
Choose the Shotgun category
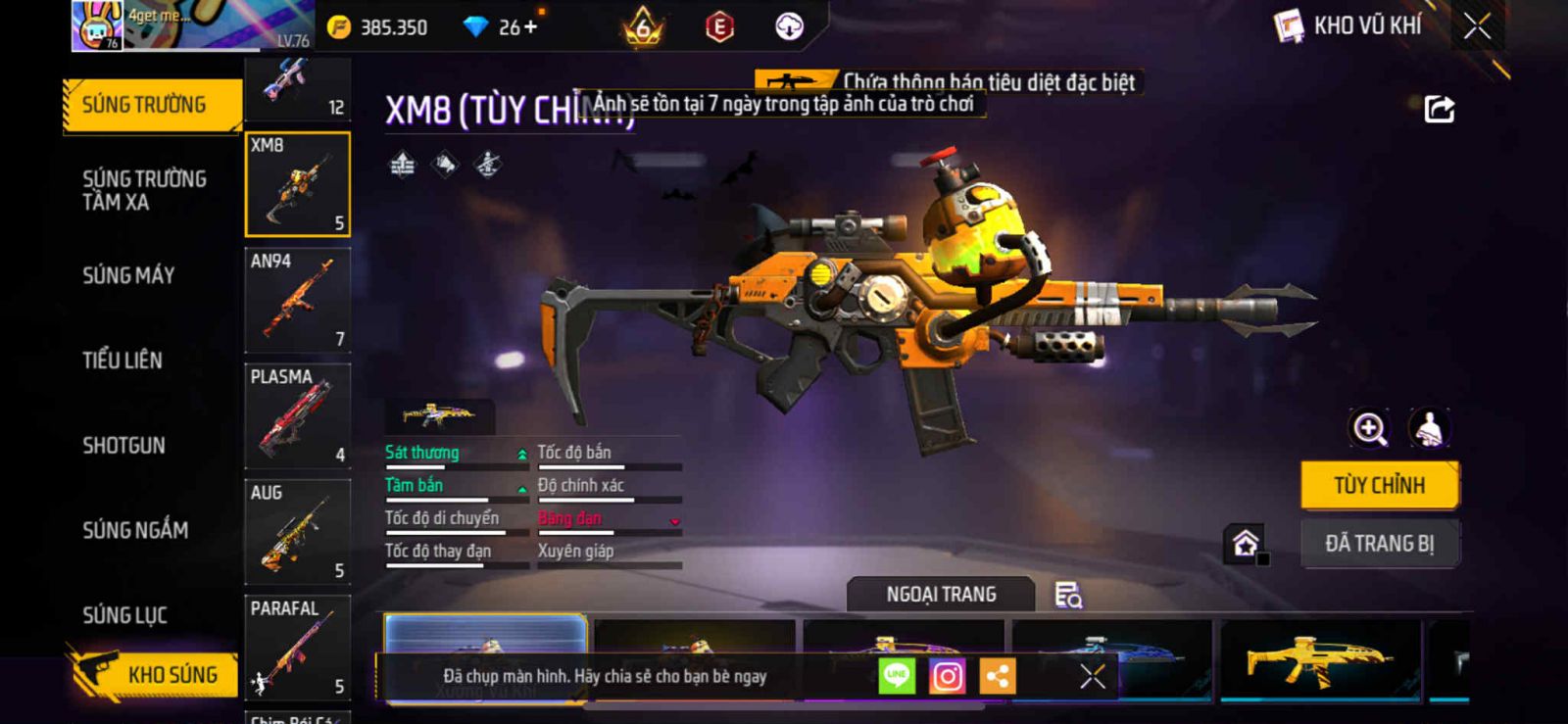pos(123,446)
